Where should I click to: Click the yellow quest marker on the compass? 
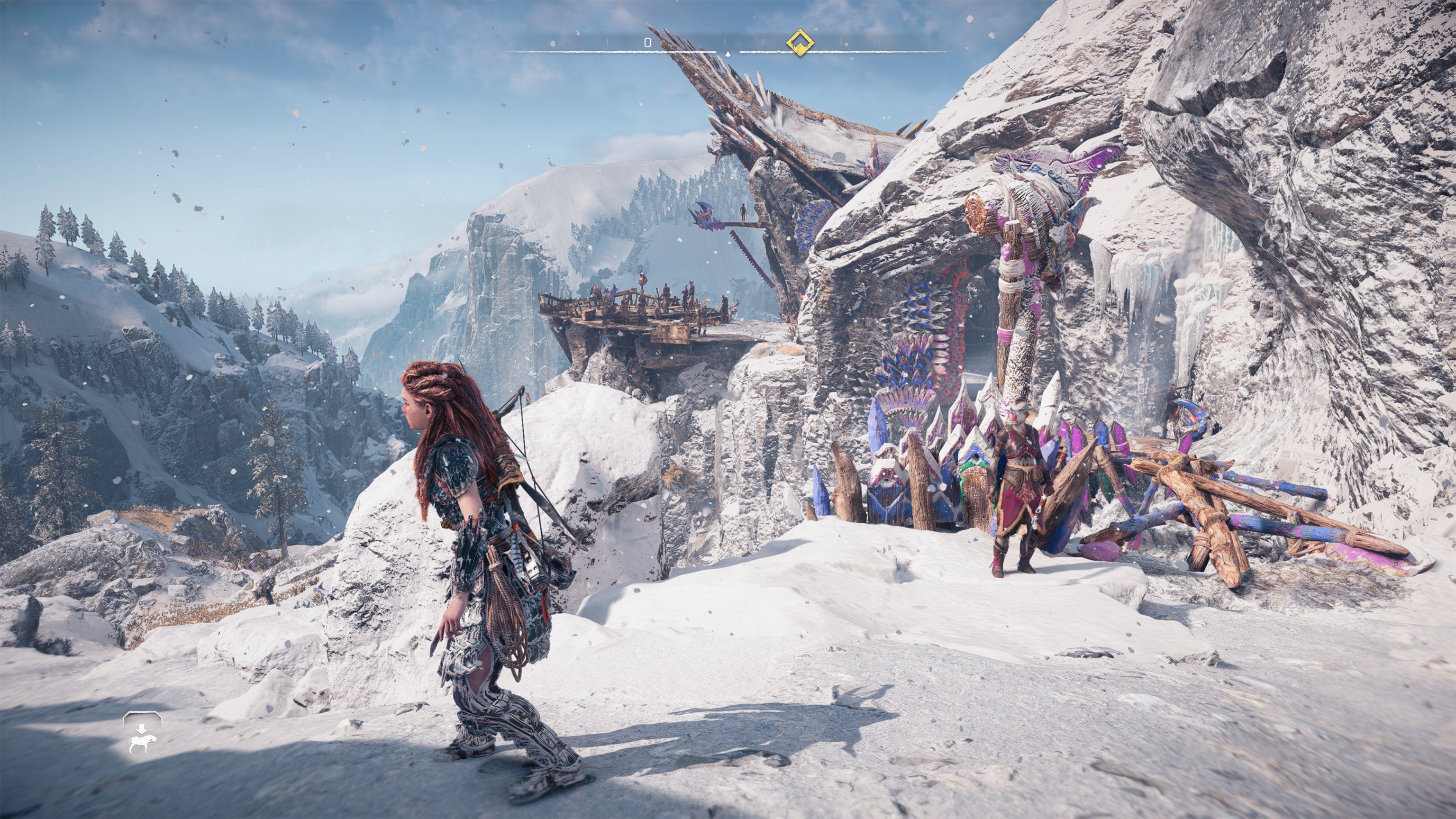click(799, 43)
